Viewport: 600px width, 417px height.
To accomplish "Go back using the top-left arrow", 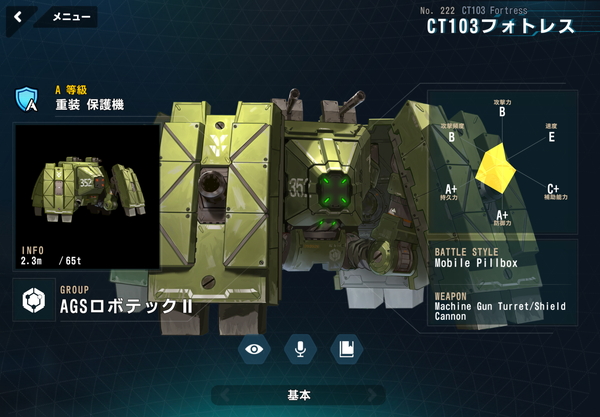I will pyautogui.click(x=19, y=16).
